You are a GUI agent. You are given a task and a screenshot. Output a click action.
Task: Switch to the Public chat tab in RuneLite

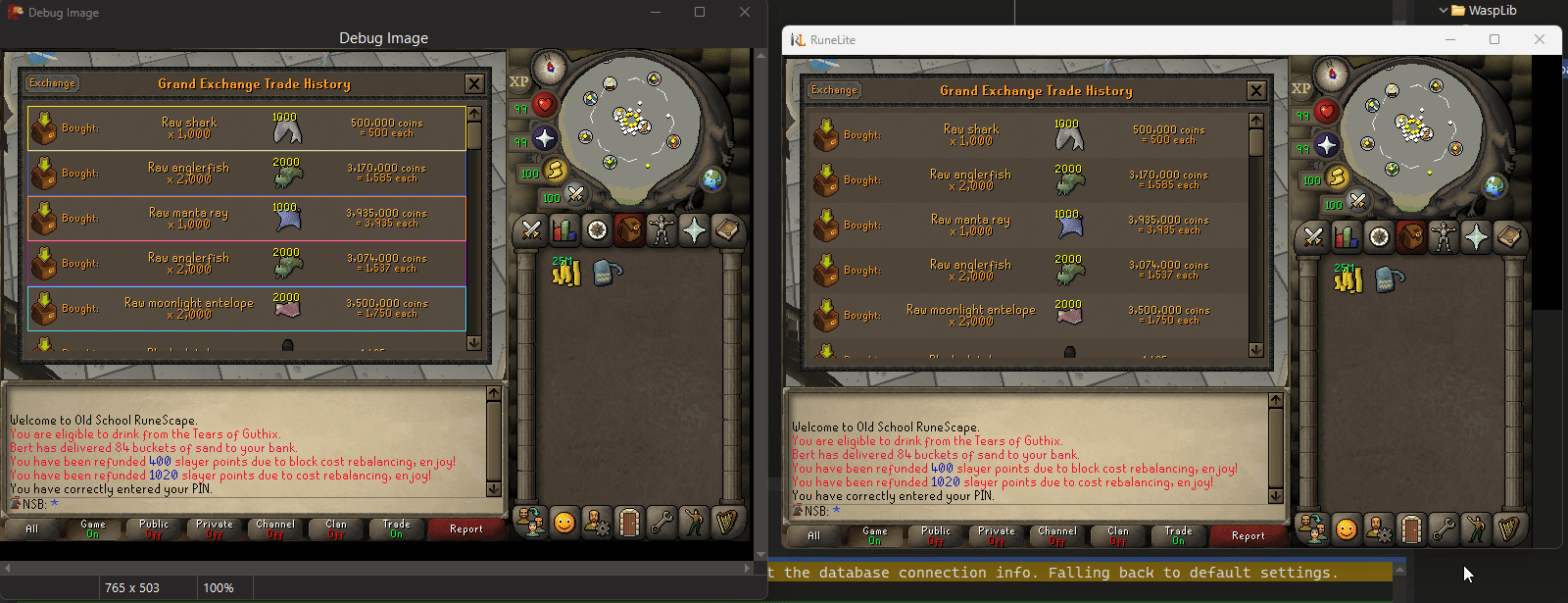tap(936, 535)
